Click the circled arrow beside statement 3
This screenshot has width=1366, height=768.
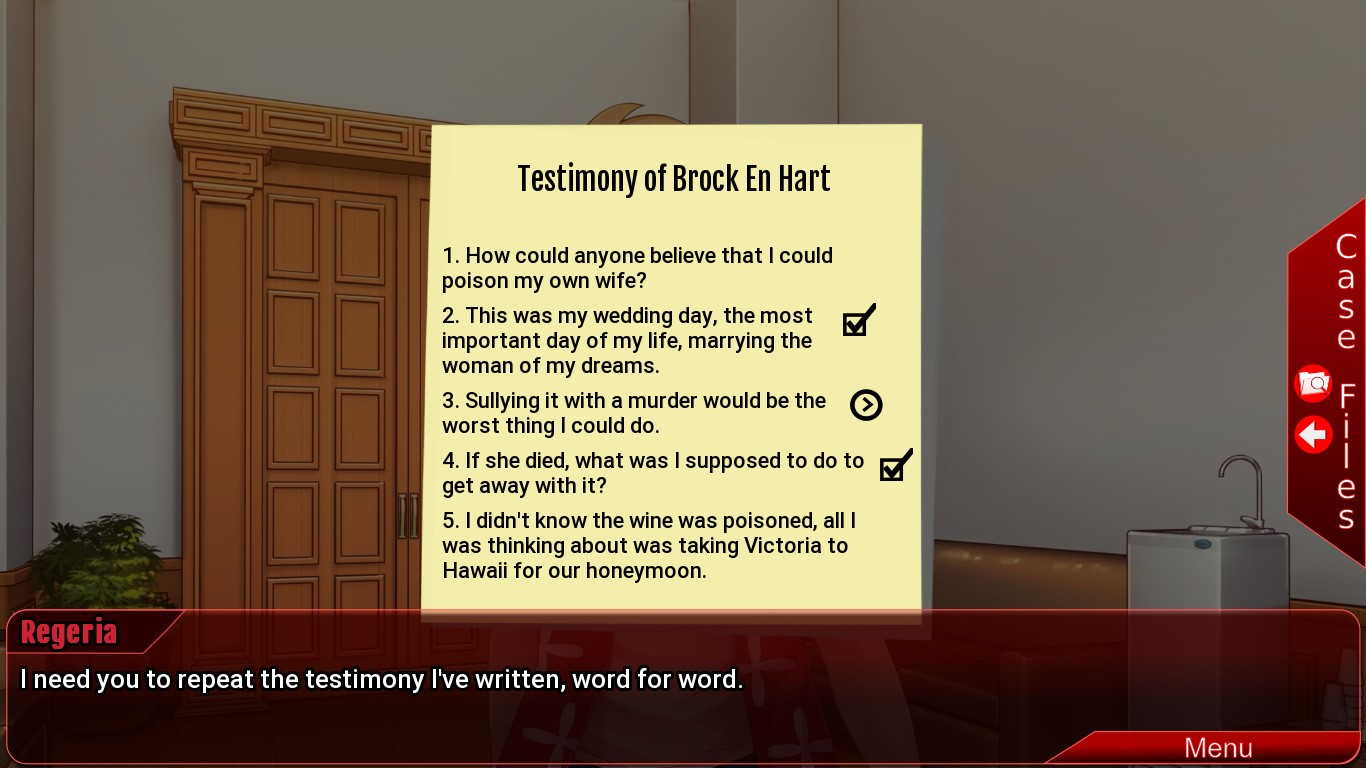pyautogui.click(x=866, y=405)
